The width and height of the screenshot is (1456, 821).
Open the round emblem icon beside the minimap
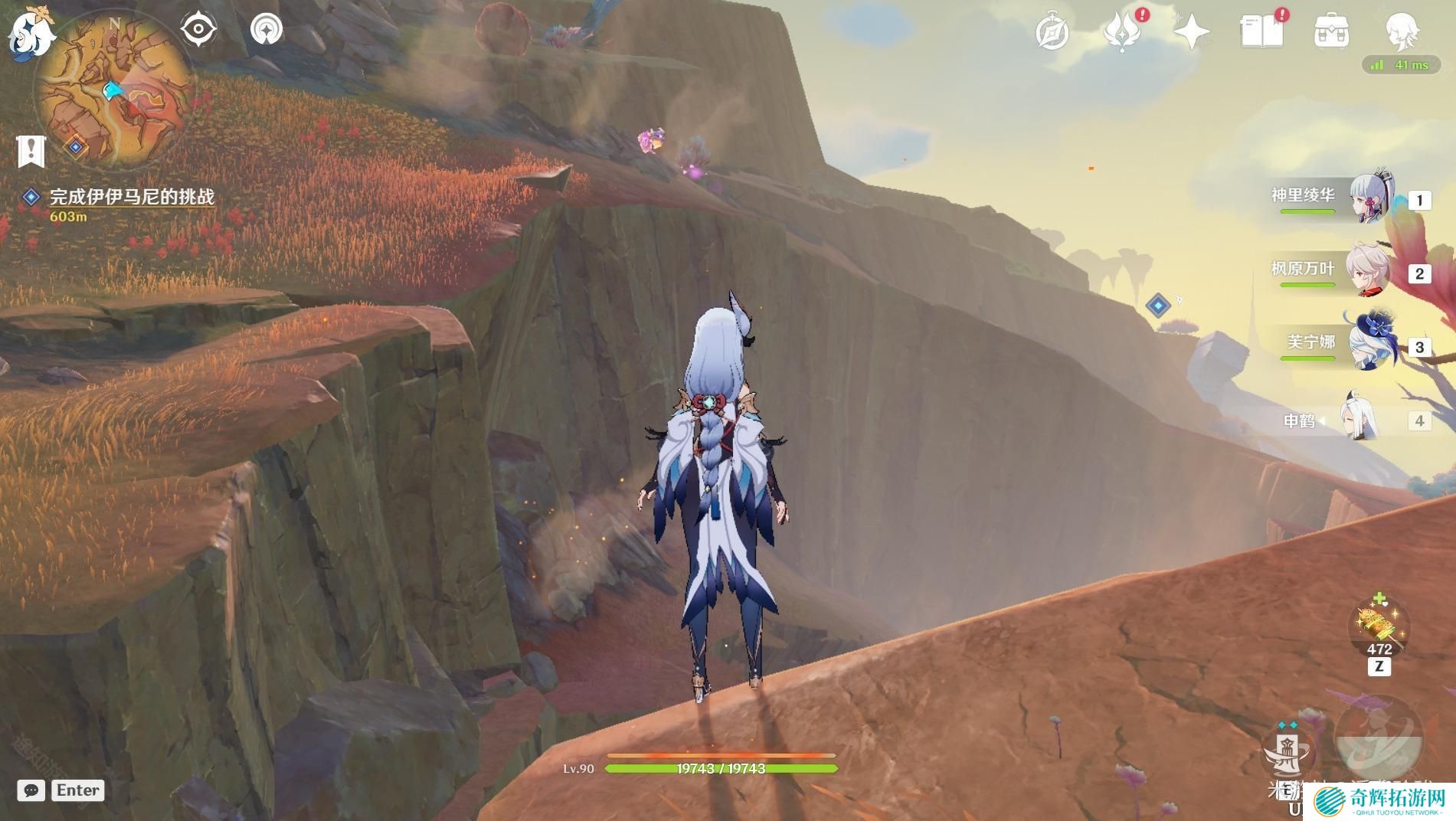click(x=267, y=30)
